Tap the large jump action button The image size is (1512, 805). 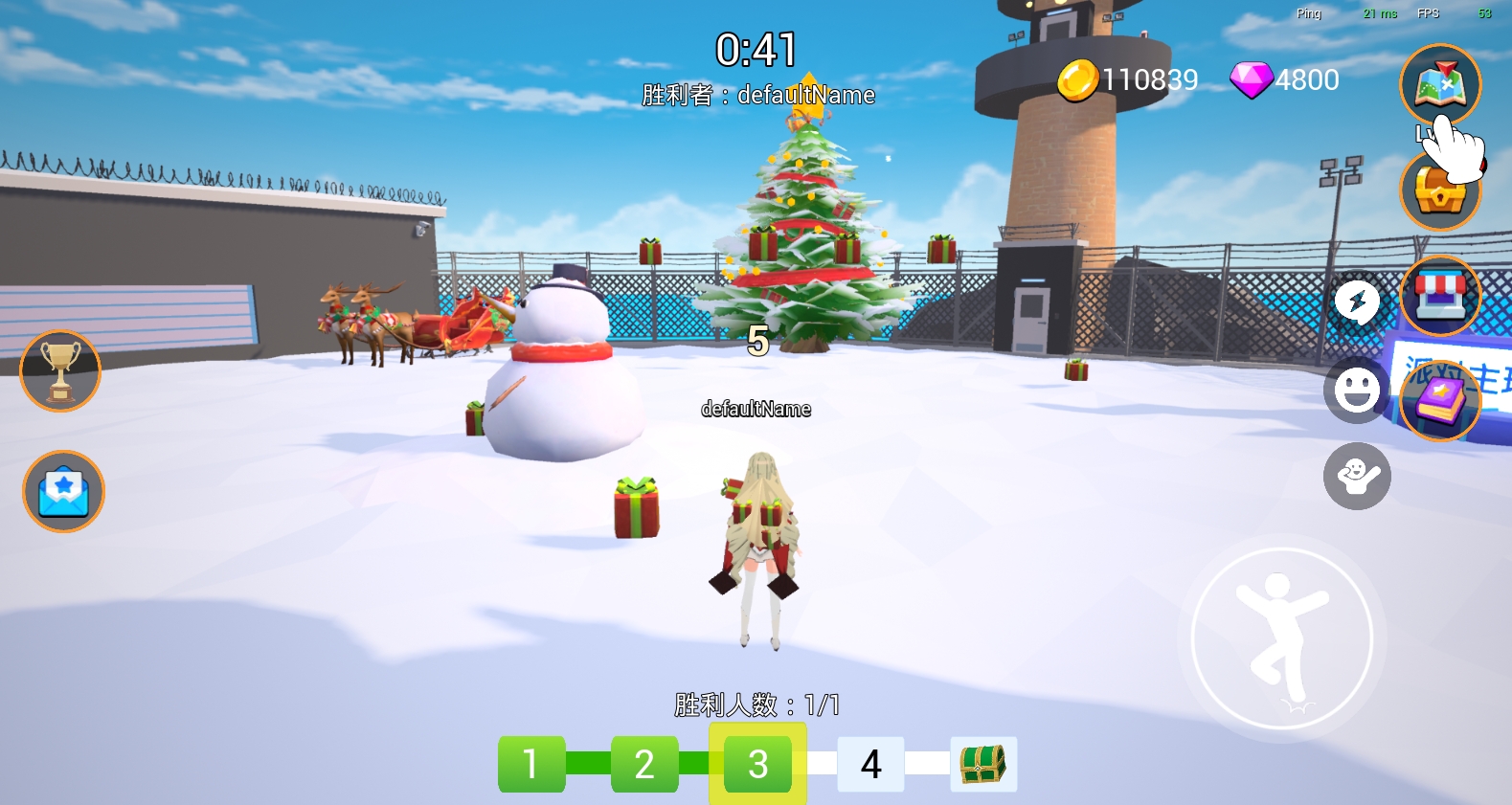(1282, 638)
